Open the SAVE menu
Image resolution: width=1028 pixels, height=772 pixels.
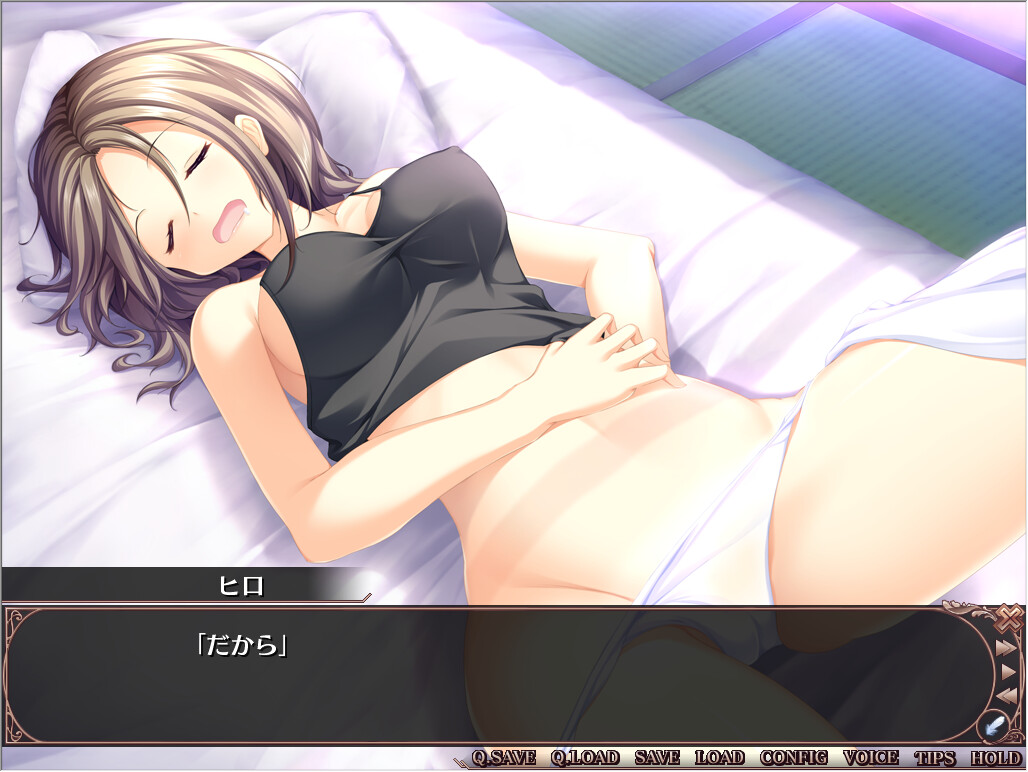(x=657, y=758)
